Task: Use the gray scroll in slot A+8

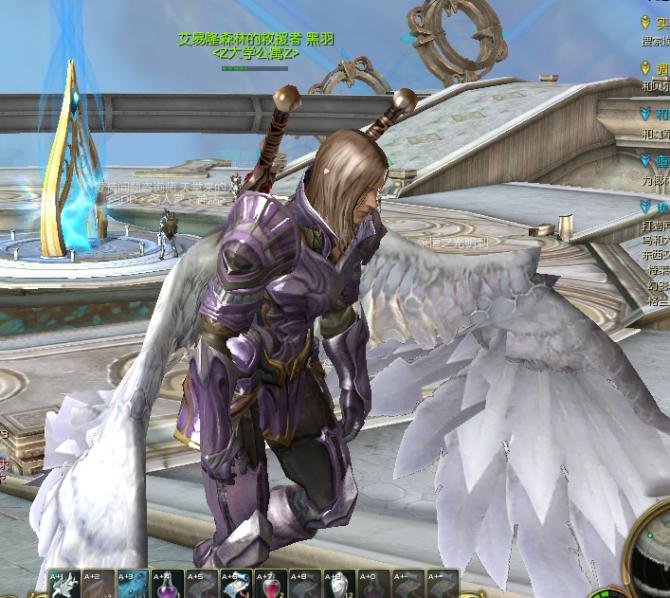Action: coord(304,585)
